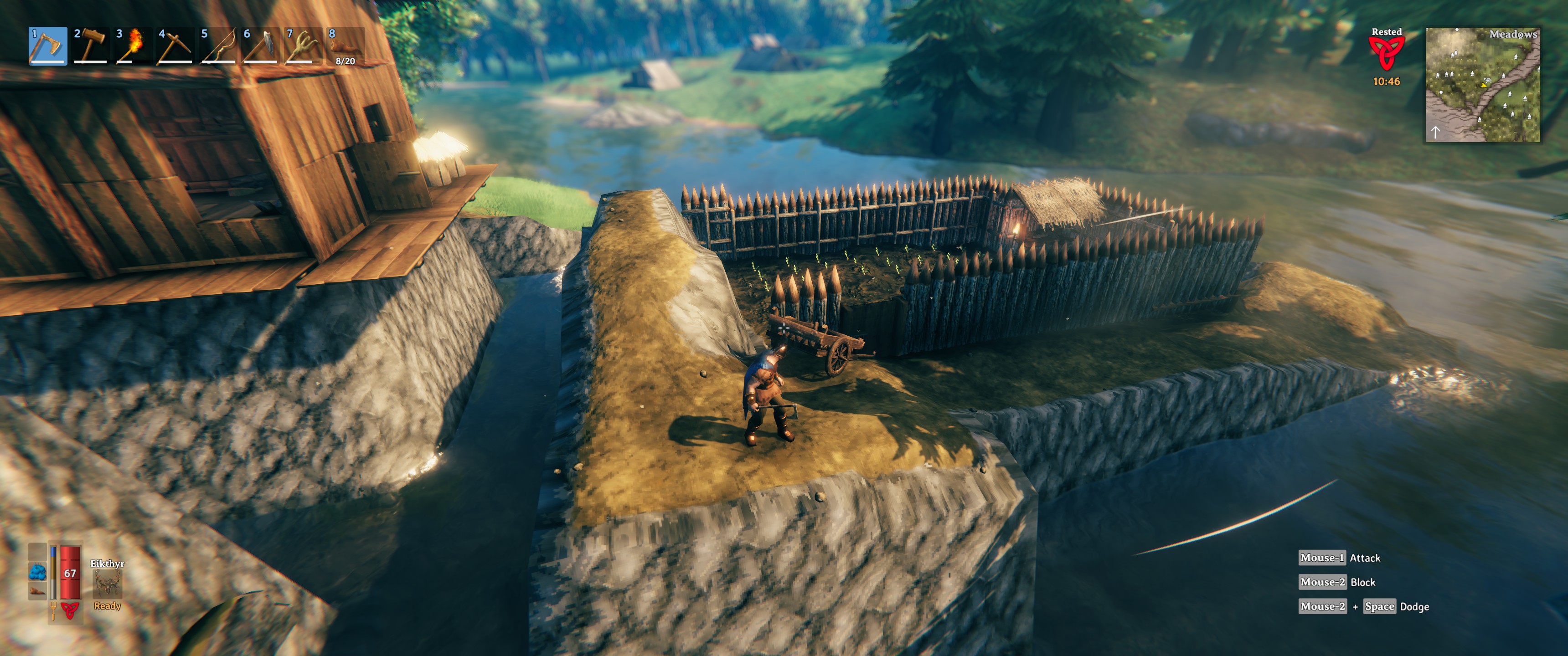Click the carrot food icon near health

(38, 591)
